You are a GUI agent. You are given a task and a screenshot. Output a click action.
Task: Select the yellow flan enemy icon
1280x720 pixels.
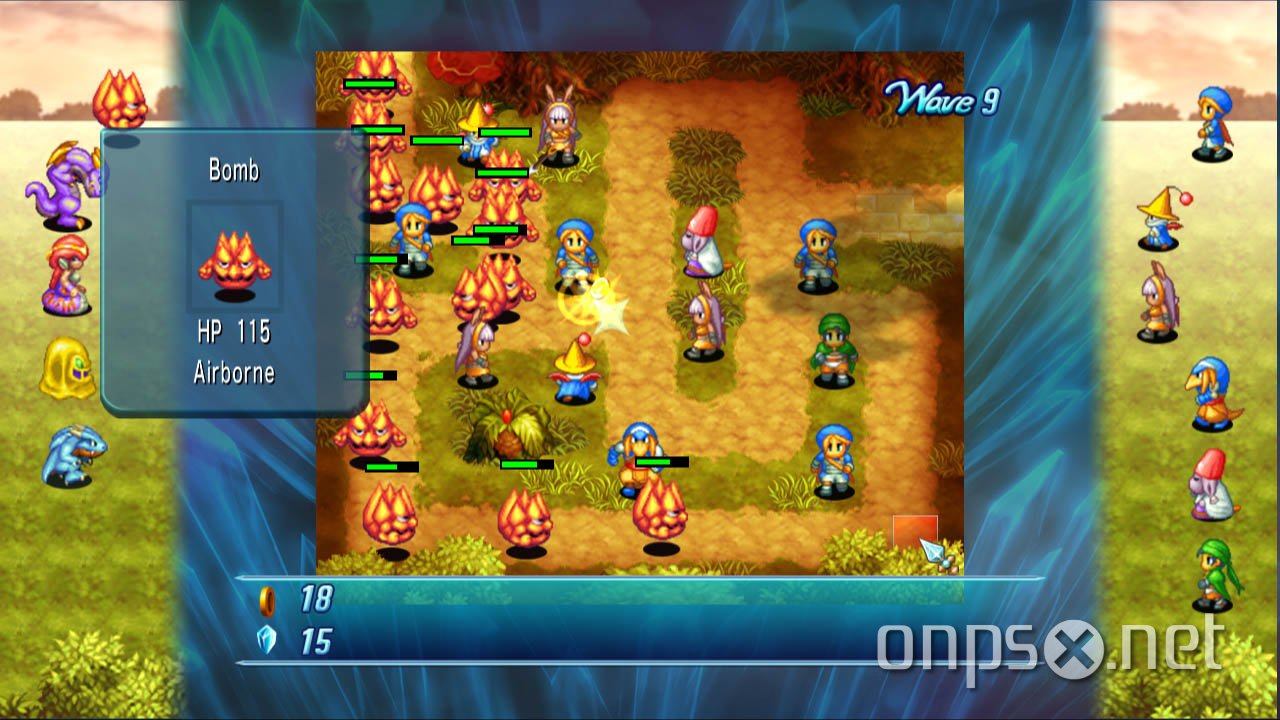67,368
